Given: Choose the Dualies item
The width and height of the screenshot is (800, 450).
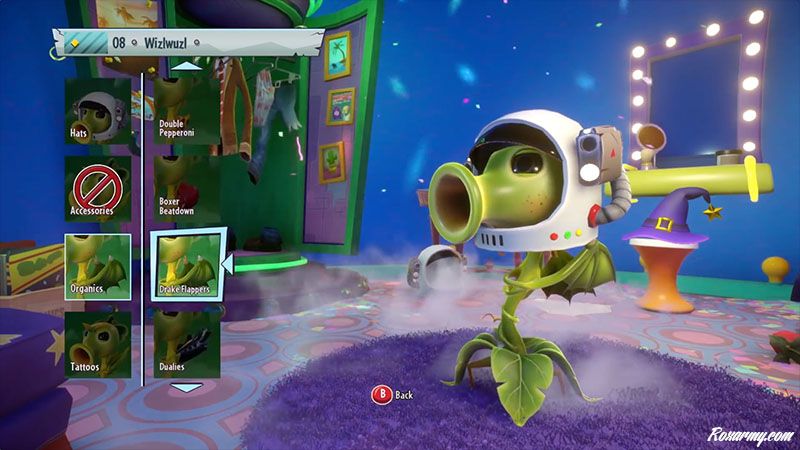Looking at the screenshot, I should coord(187,343).
